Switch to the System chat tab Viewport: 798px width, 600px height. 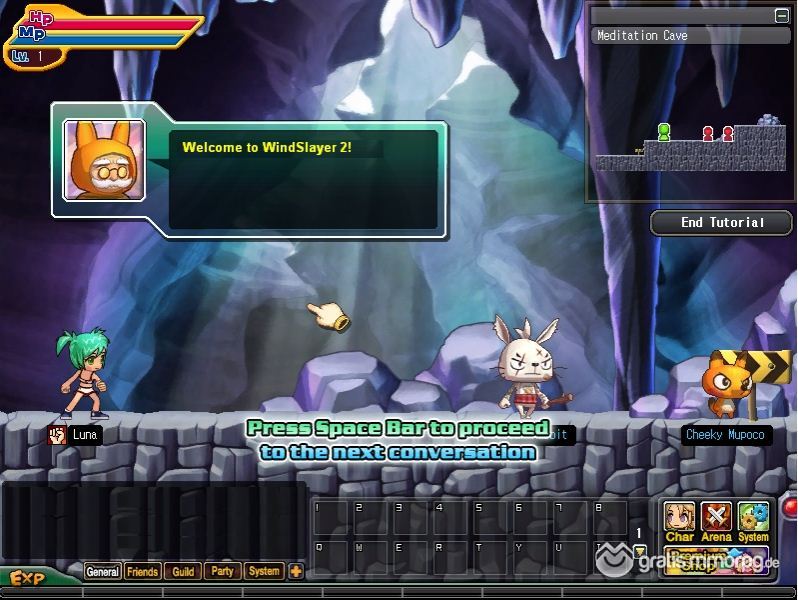point(264,572)
